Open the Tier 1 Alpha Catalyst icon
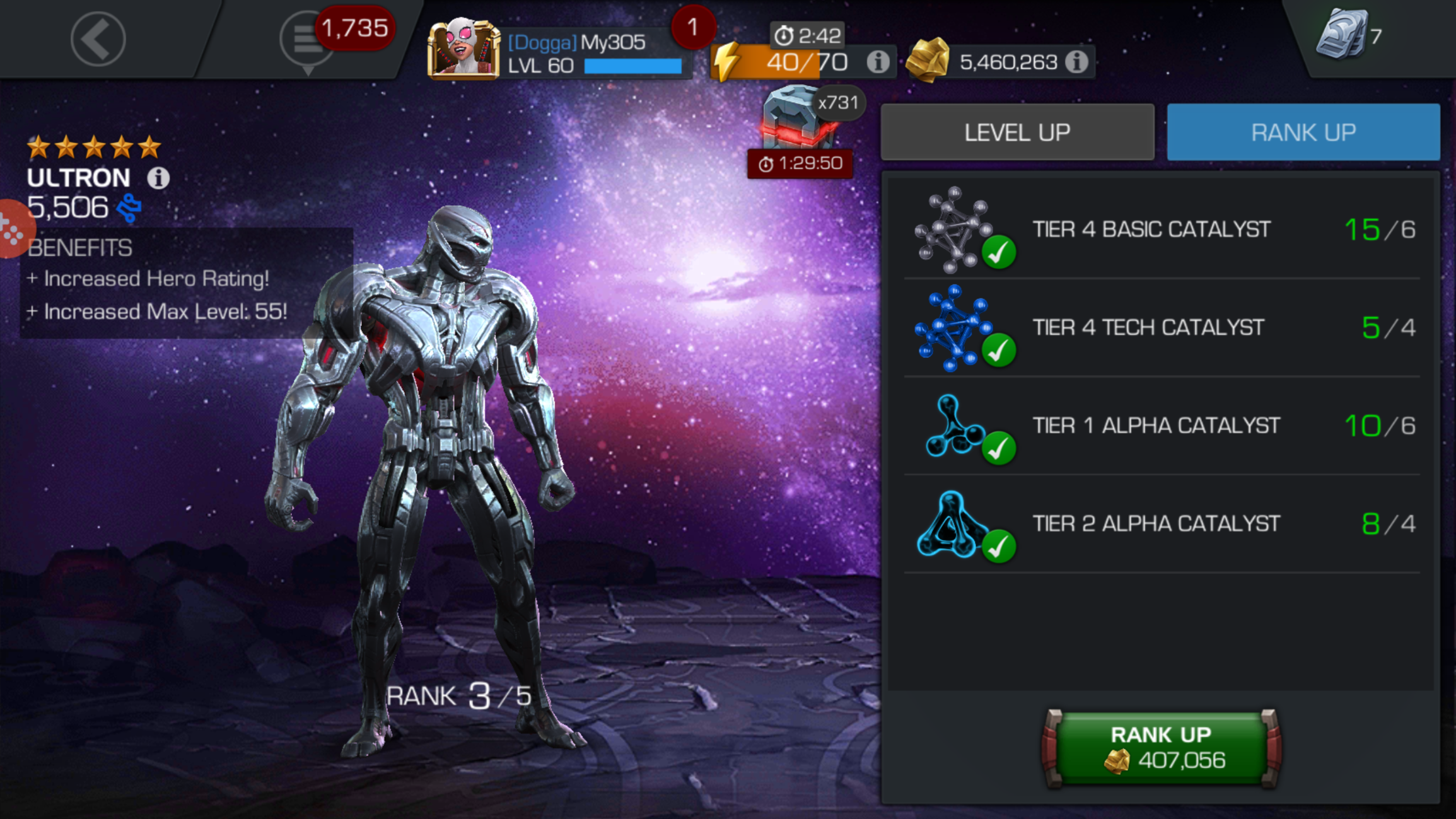Screen dimensions: 1456x819 pyautogui.click(x=952, y=426)
